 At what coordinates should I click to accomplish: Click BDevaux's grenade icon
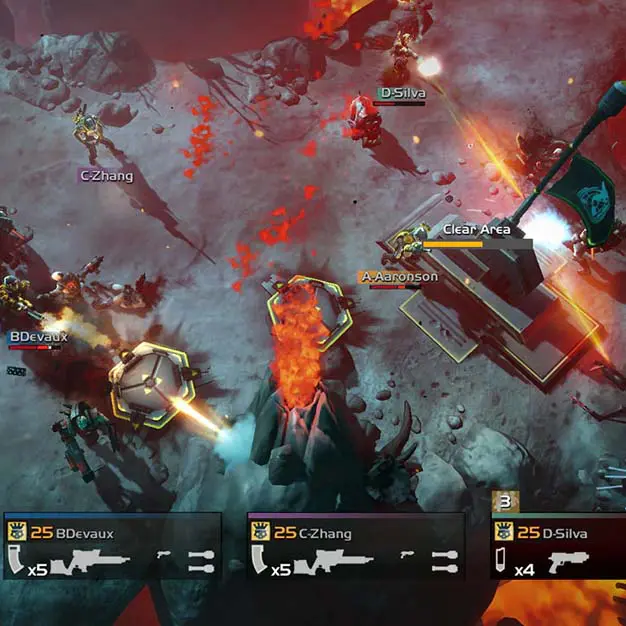coord(201,562)
